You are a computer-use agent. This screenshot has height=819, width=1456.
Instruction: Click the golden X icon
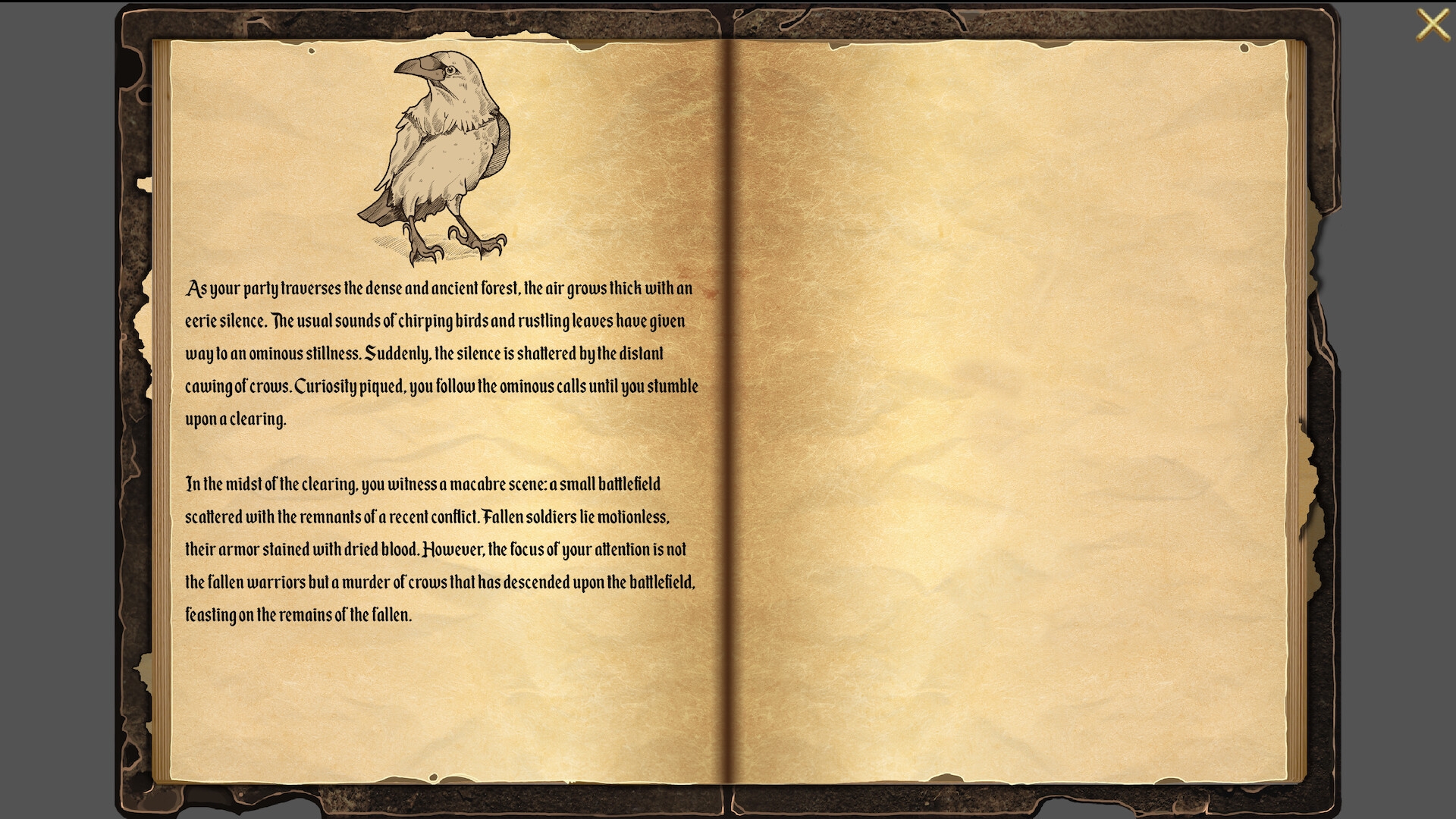(x=1433, y=24)
